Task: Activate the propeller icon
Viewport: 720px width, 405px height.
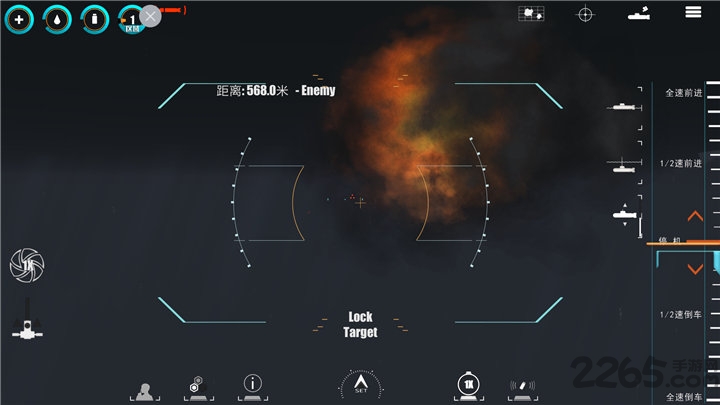Action: click(x=26, y=265)
